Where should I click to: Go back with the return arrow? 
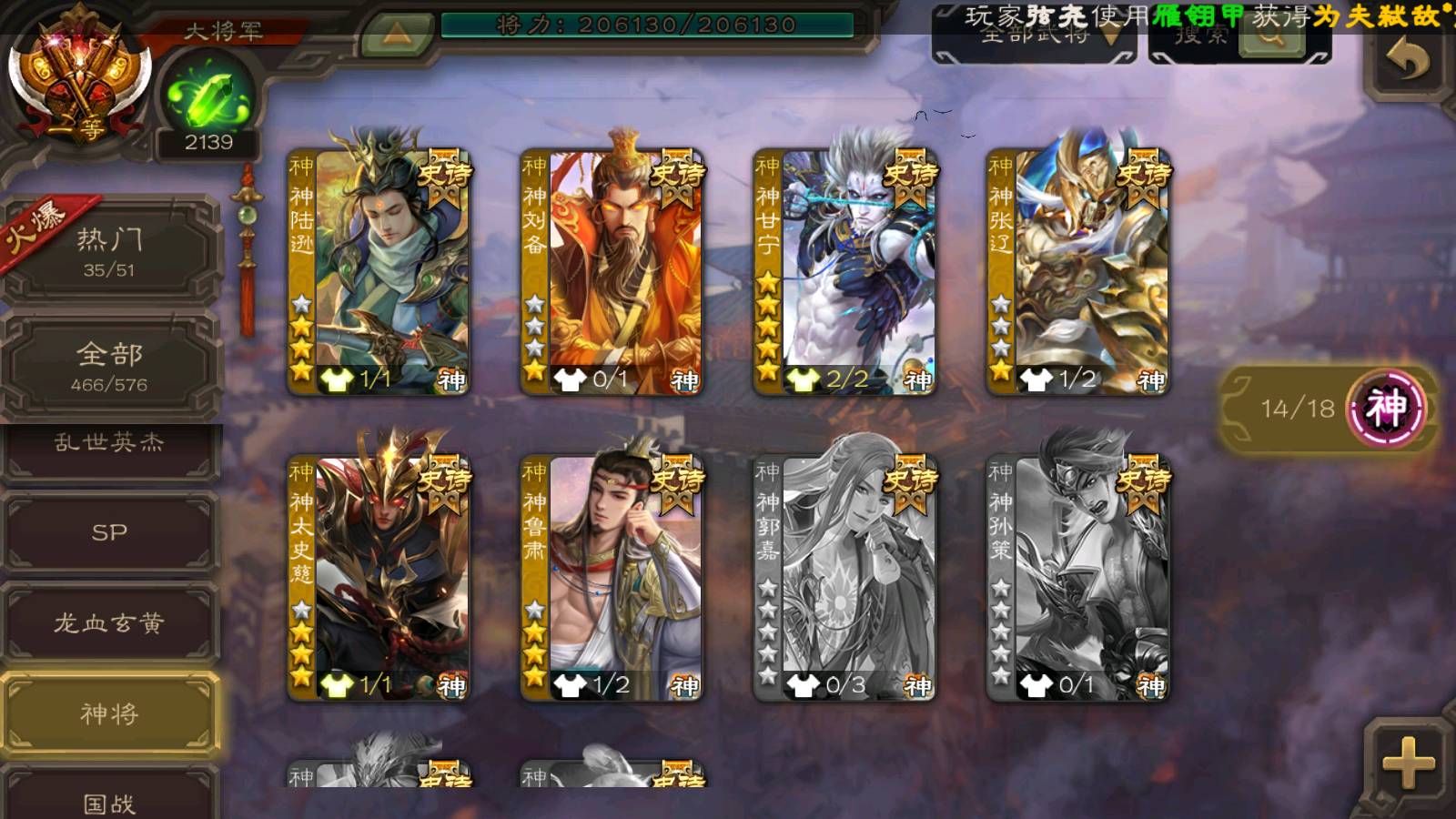(1408, 60)
